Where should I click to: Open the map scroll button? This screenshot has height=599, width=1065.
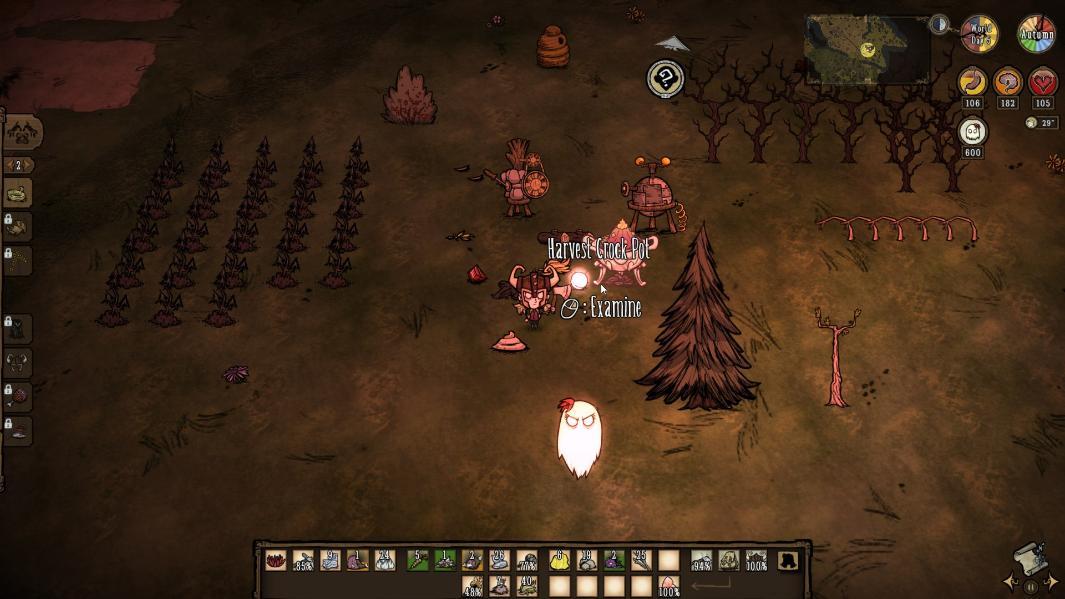click(1030, 560)
